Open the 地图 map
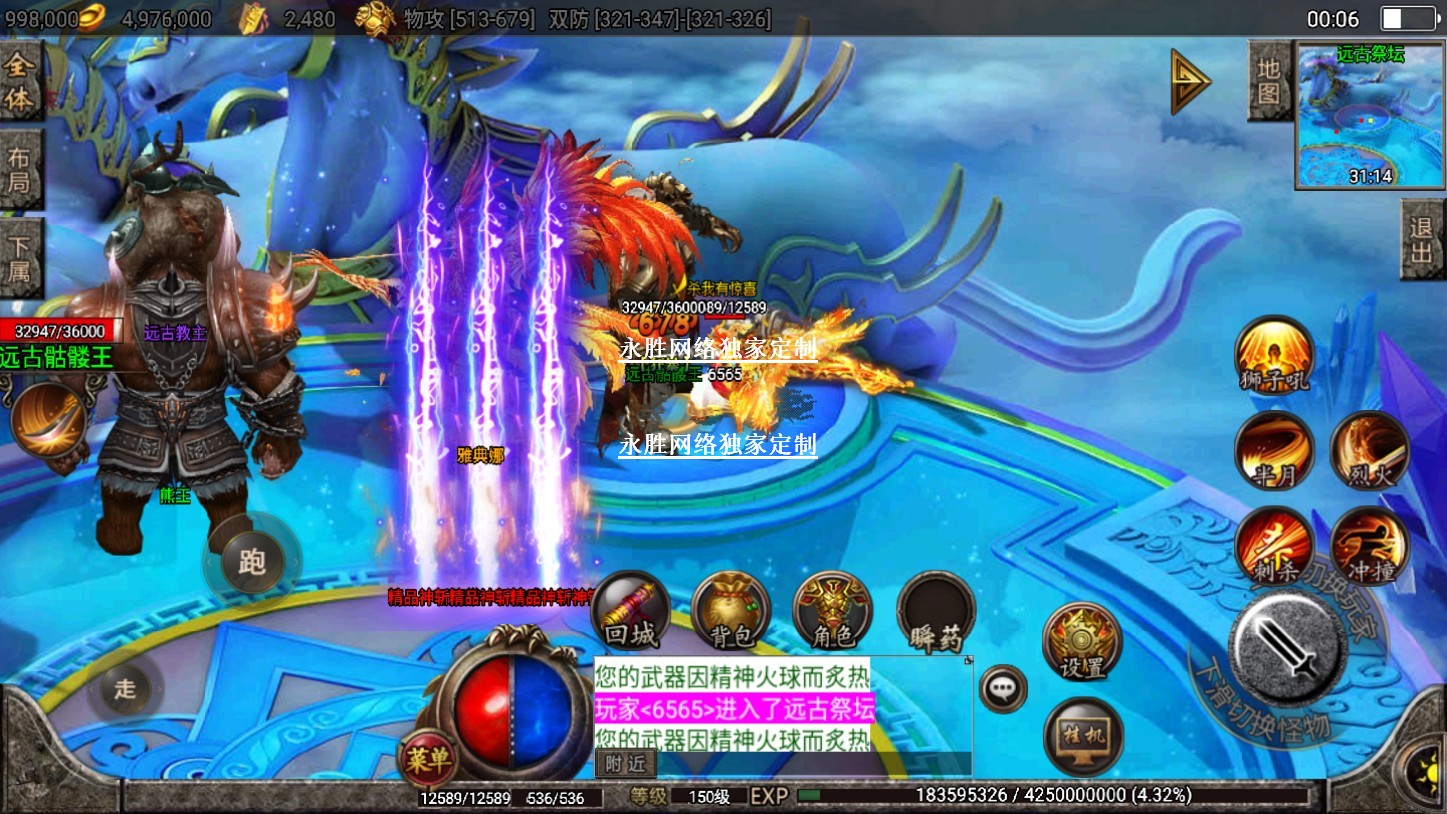1447x814 pixels. point(1268,81)
